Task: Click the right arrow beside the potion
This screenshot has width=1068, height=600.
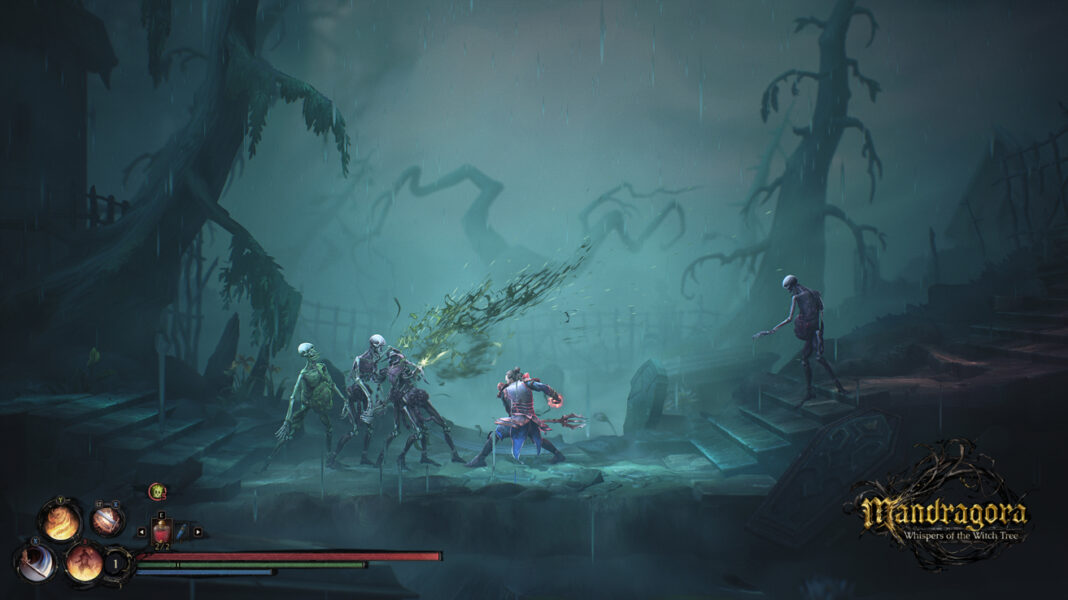Action: [198, 532]
